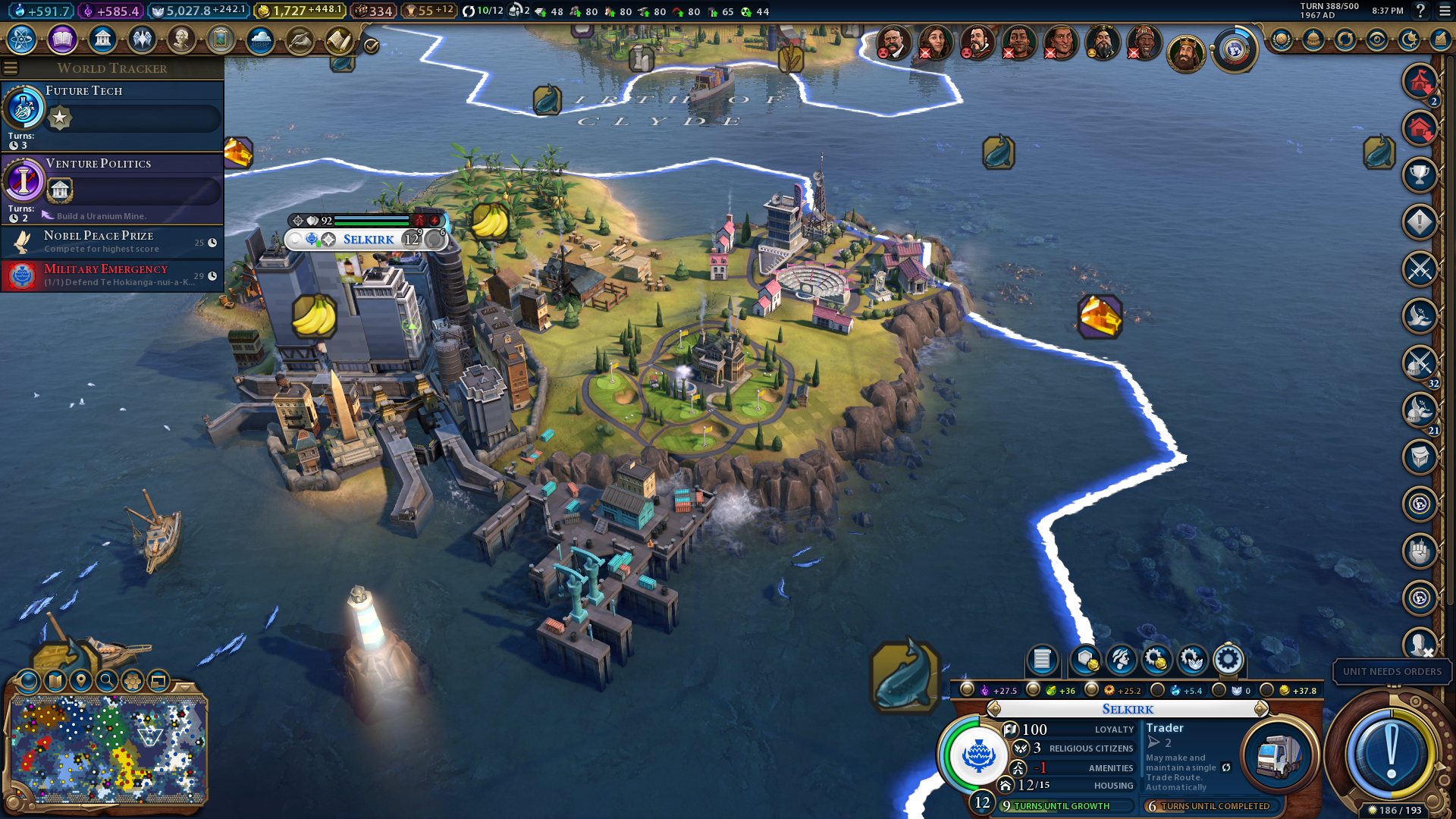Screen dimensions: 1456x819
Task: Open the Technology tree button
Action: [22, 39]
